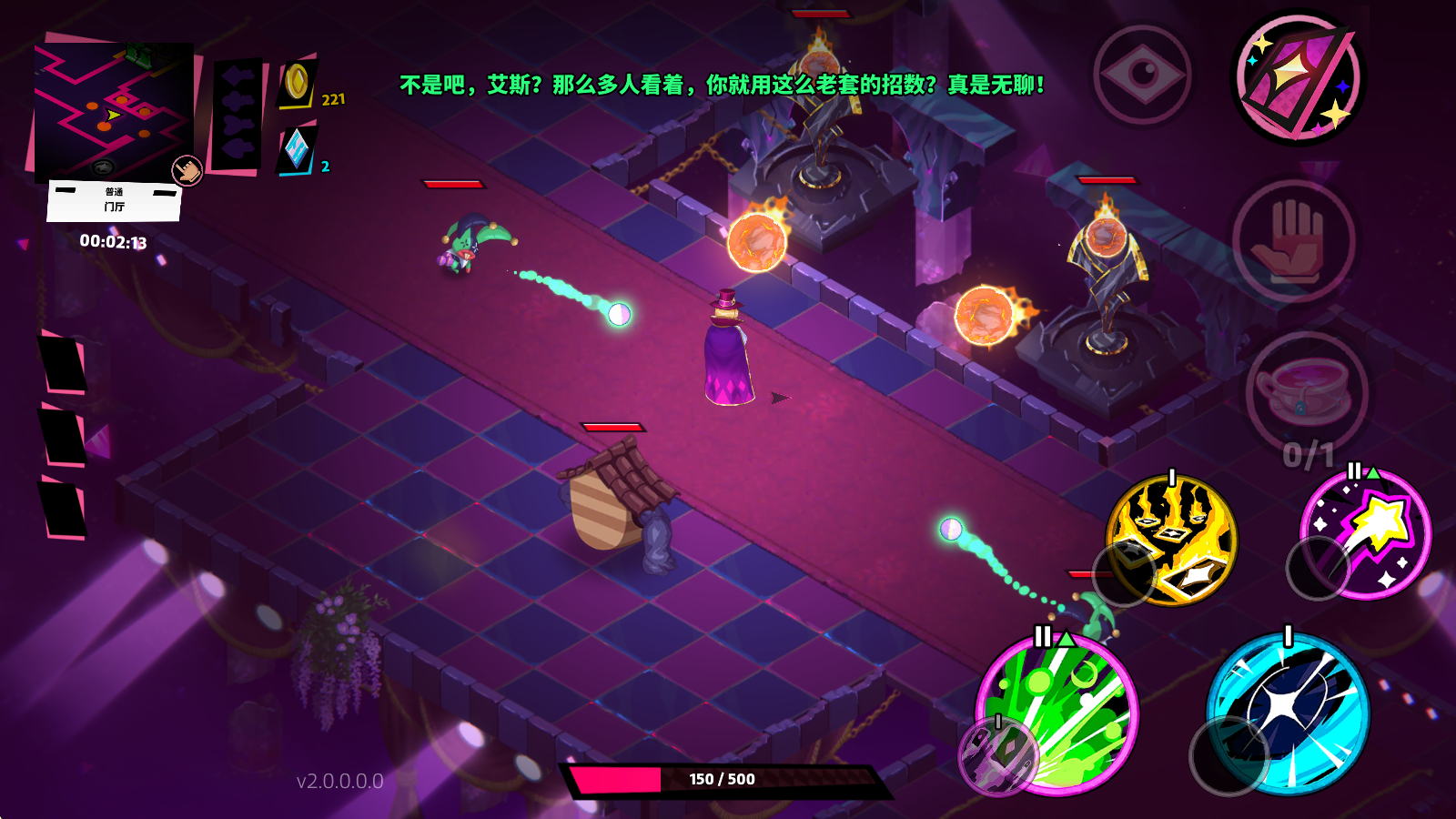This screenshot has height=819, width=1456.
Task: Tap the red hand interact button
Action: tap(1294, 241)
